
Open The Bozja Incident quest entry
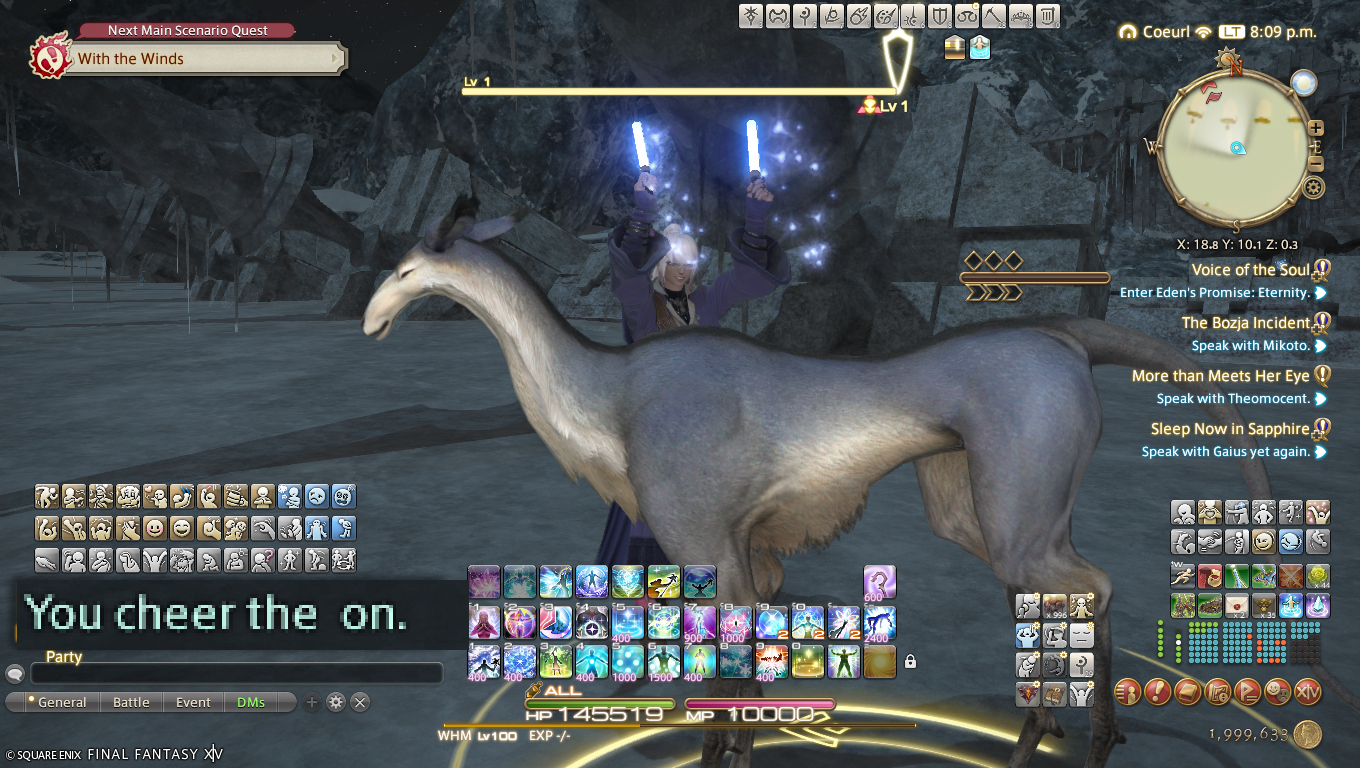pos(1246,323)
